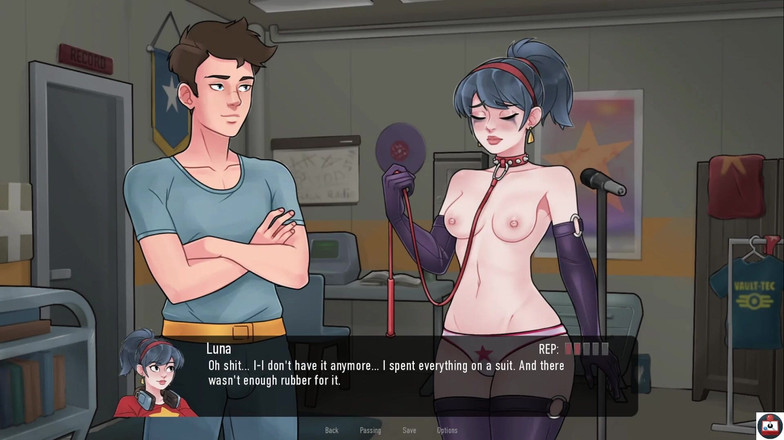Open the Options menu

(x=447, y=430)
